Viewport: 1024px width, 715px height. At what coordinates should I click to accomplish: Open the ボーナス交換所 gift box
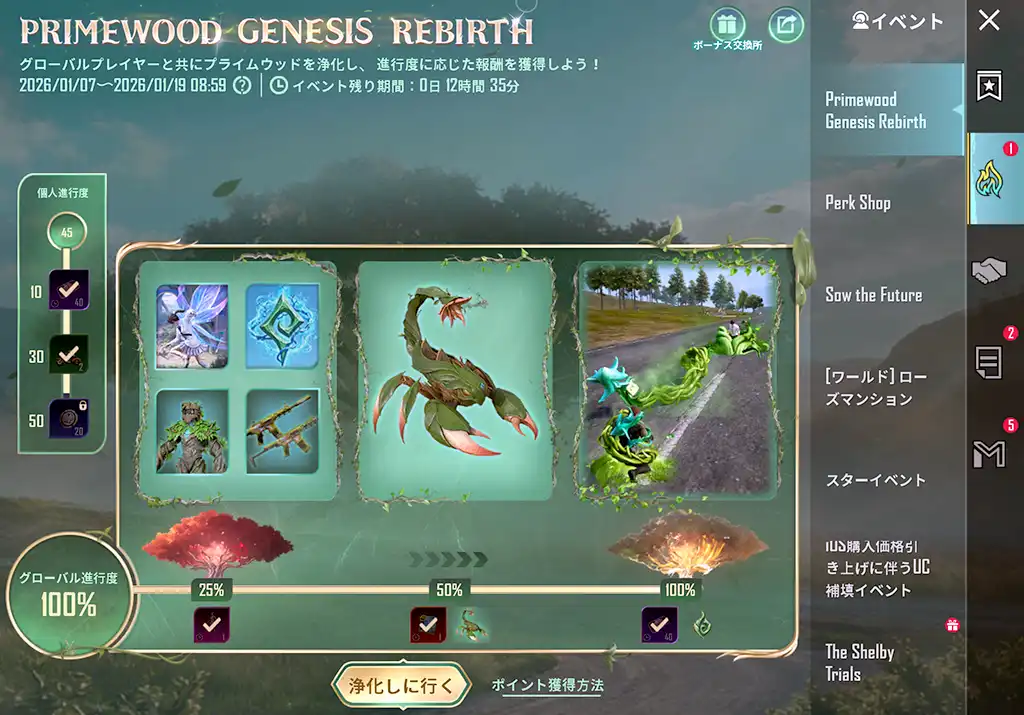tap(727, 24)
